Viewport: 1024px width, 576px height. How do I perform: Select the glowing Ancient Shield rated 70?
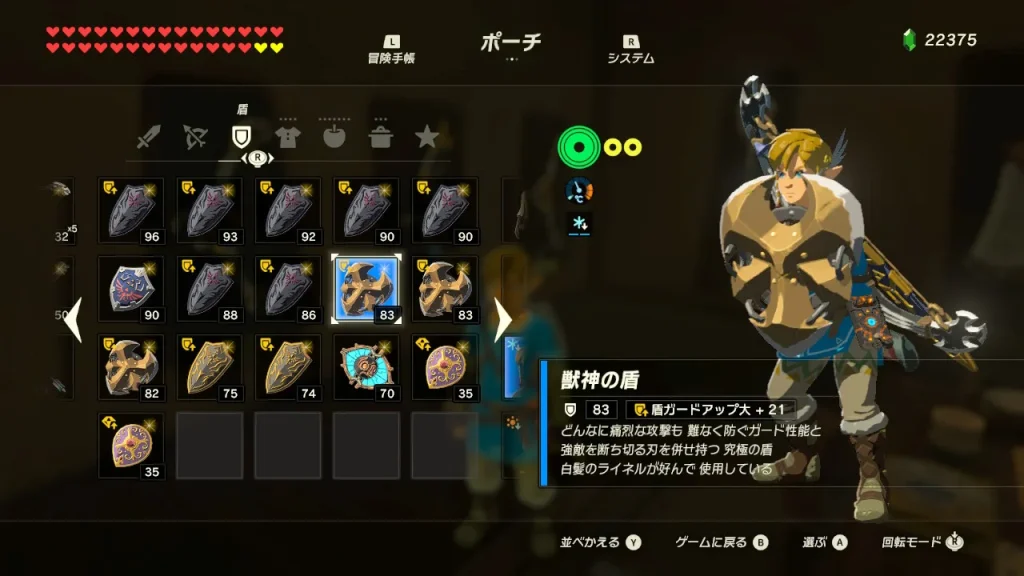366,367
